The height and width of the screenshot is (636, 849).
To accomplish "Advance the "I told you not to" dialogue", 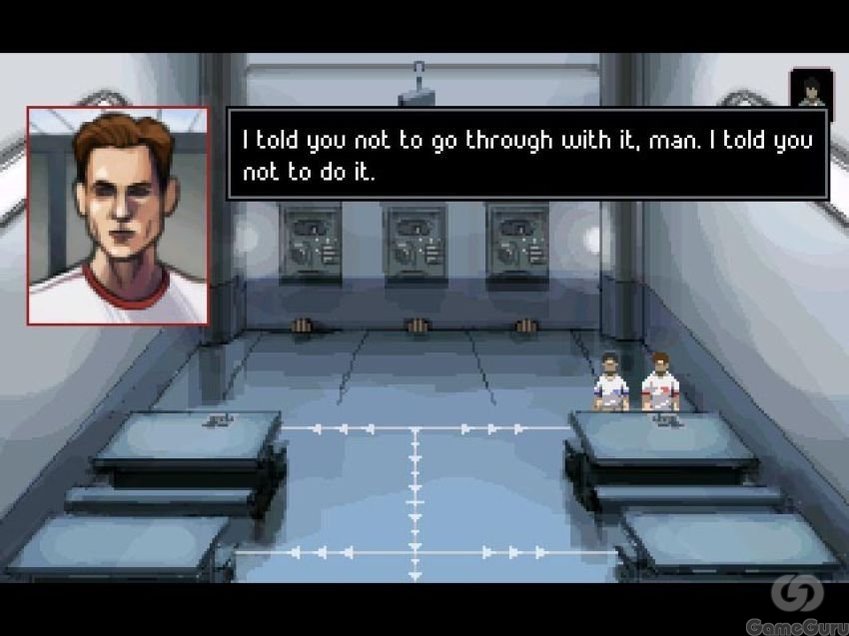I will point(527,154).
